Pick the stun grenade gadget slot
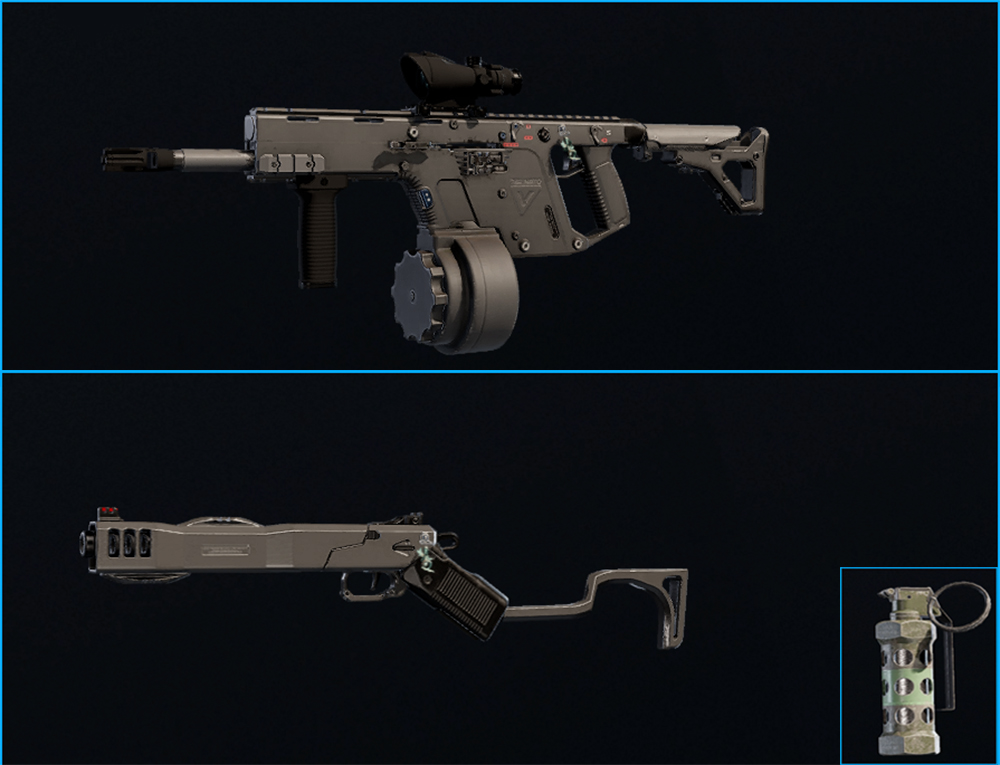 pos(918,665)
